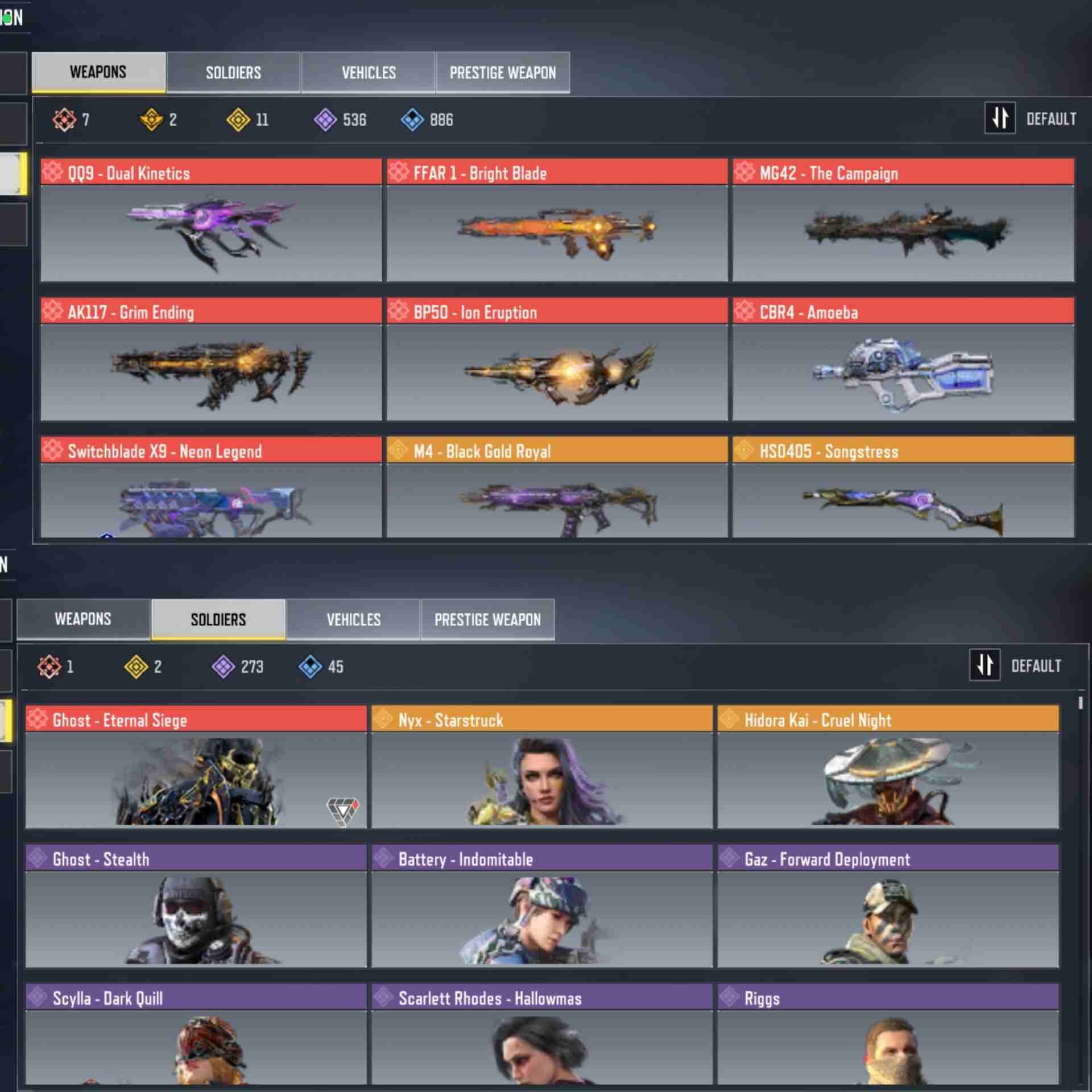
Task: Choose the Switchblade X9 - Neon Legend card
Action: pyautogui.click(x=211, y=487)
